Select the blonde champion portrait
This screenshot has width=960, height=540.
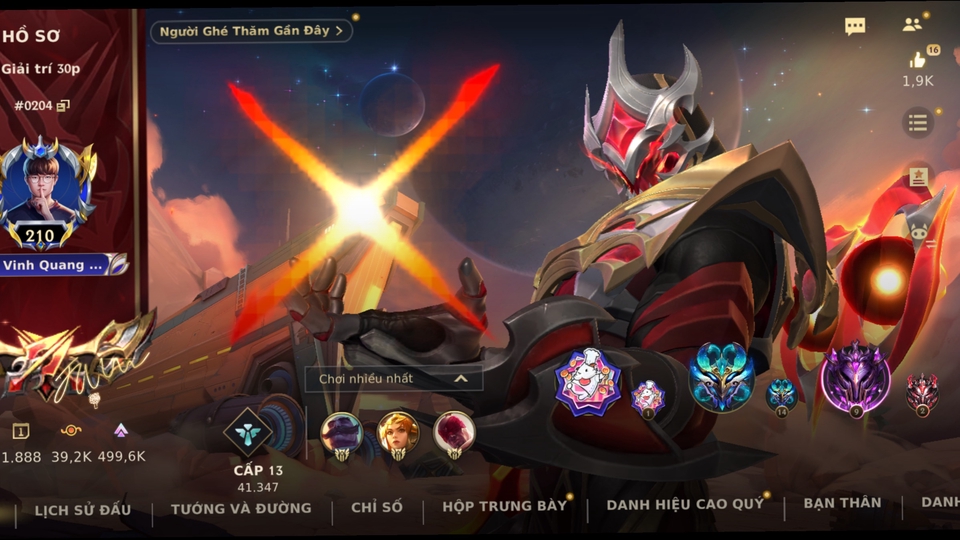398,433
